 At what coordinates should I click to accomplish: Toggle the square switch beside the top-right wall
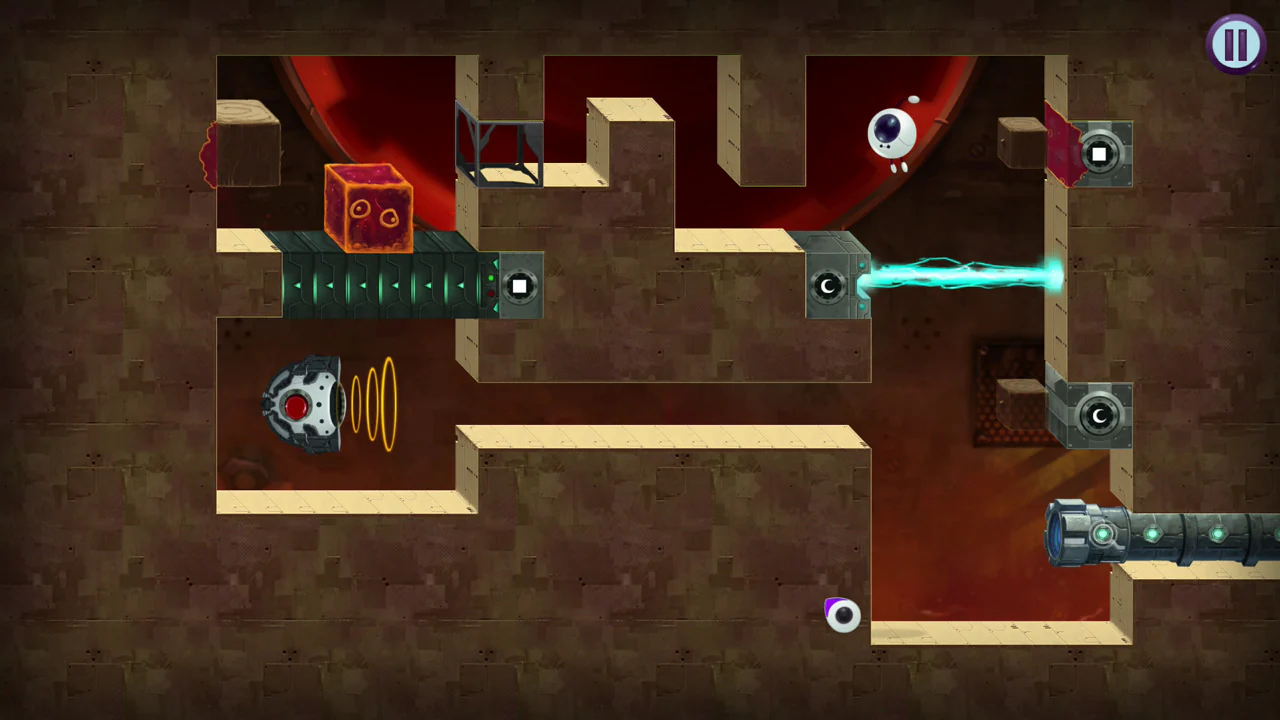(x=1098, y=153)
